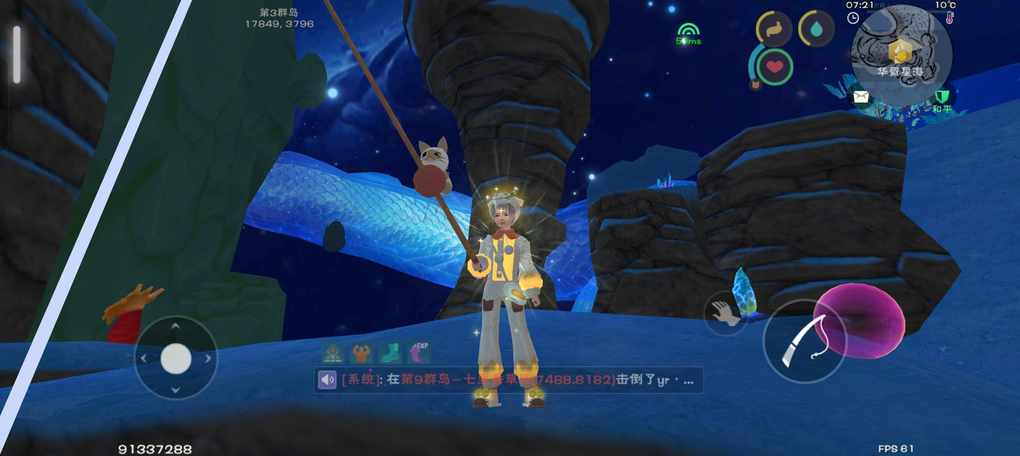Image resolution: width=1020 pixels, height=456 pixels.
Task: Click the EXP boost buff icon
Action: [x=421, y=352]
